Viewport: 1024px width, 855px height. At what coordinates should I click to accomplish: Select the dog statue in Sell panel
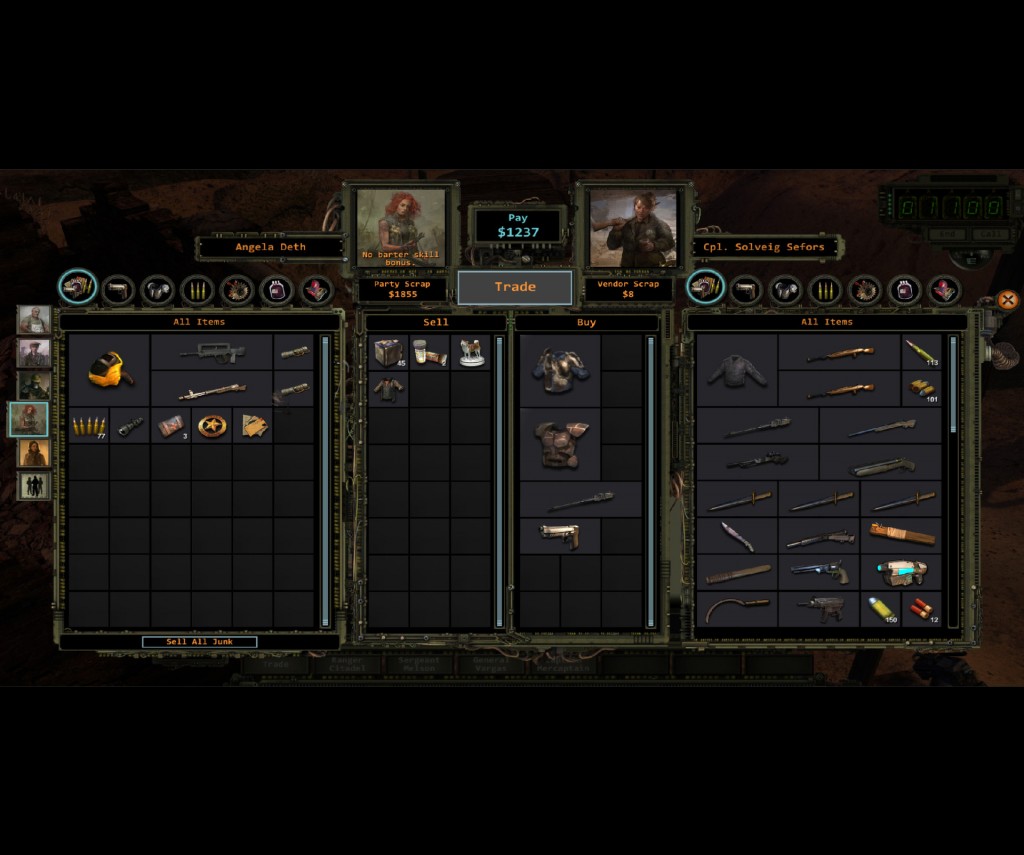pos(471,352)
